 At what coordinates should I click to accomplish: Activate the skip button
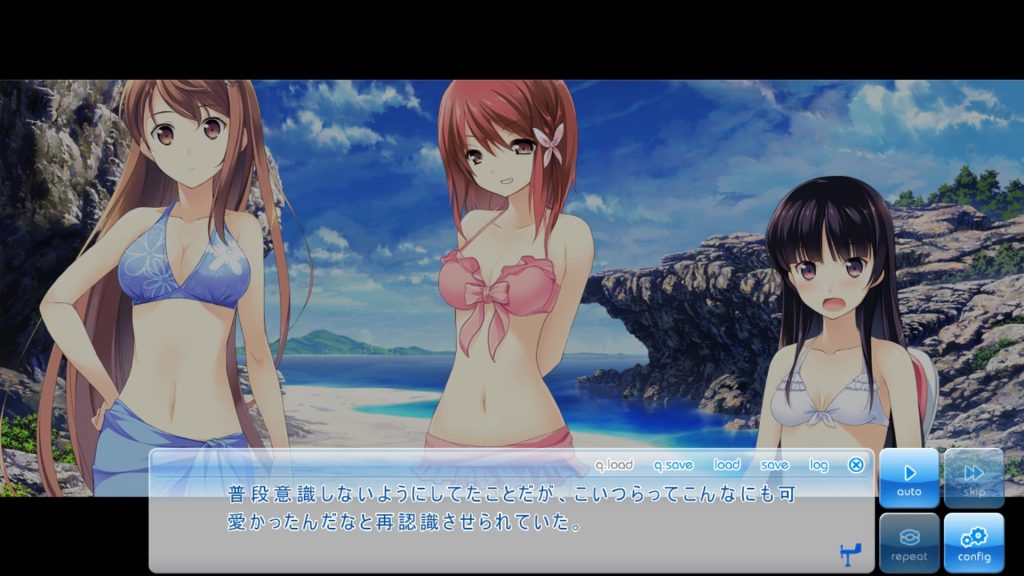973,478
